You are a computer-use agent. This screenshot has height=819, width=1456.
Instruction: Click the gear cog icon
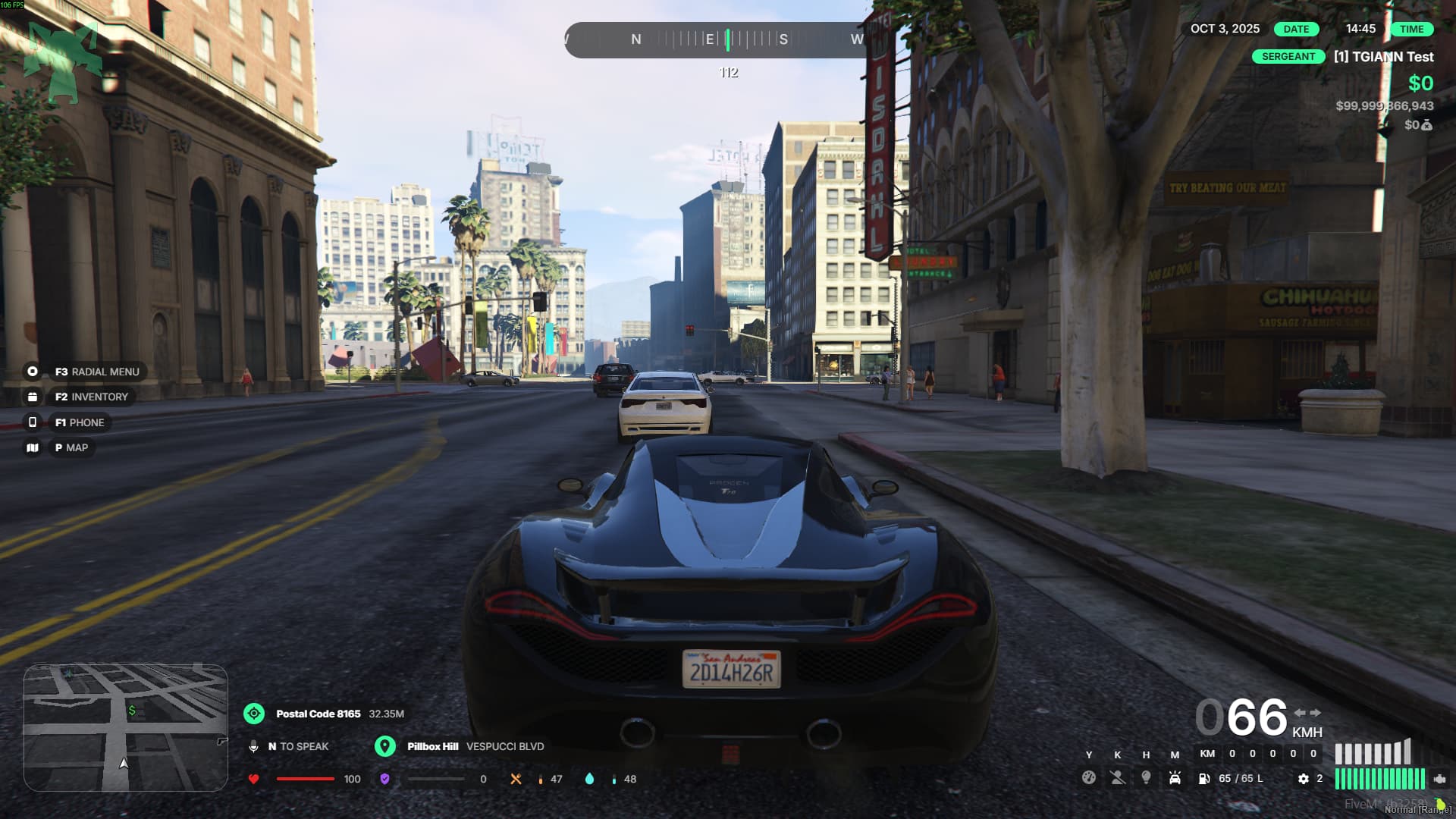click(1303, 779)
